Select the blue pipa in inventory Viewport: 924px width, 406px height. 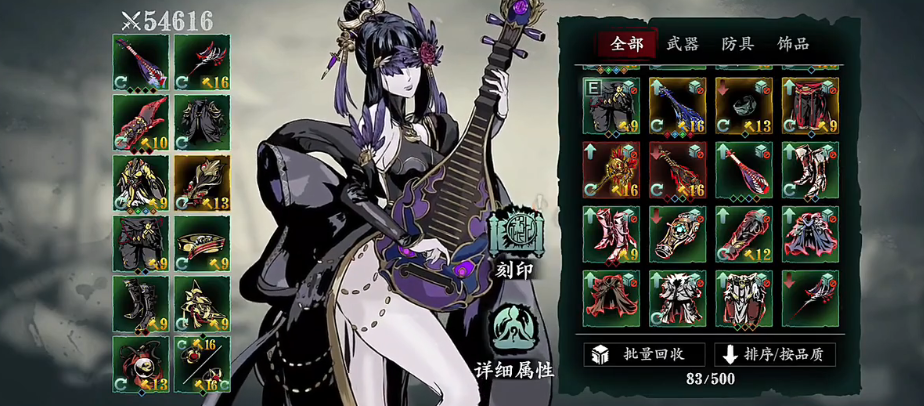click(677, 106)
